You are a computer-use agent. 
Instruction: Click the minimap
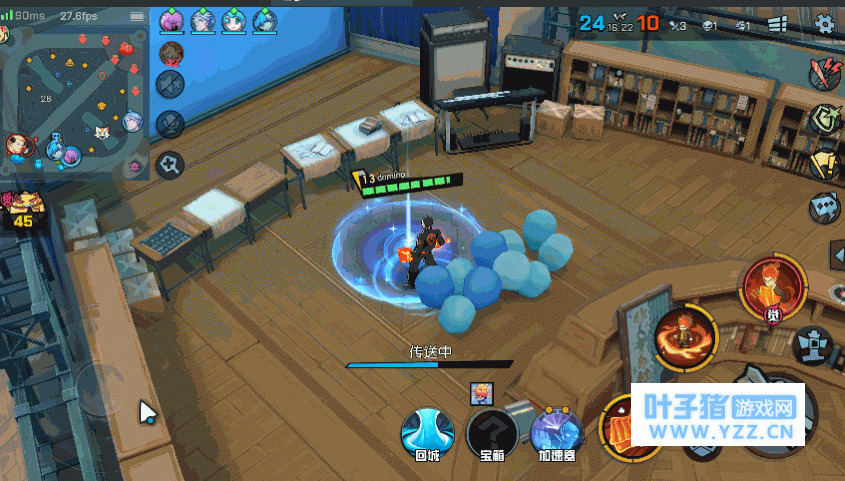point(75,100)
